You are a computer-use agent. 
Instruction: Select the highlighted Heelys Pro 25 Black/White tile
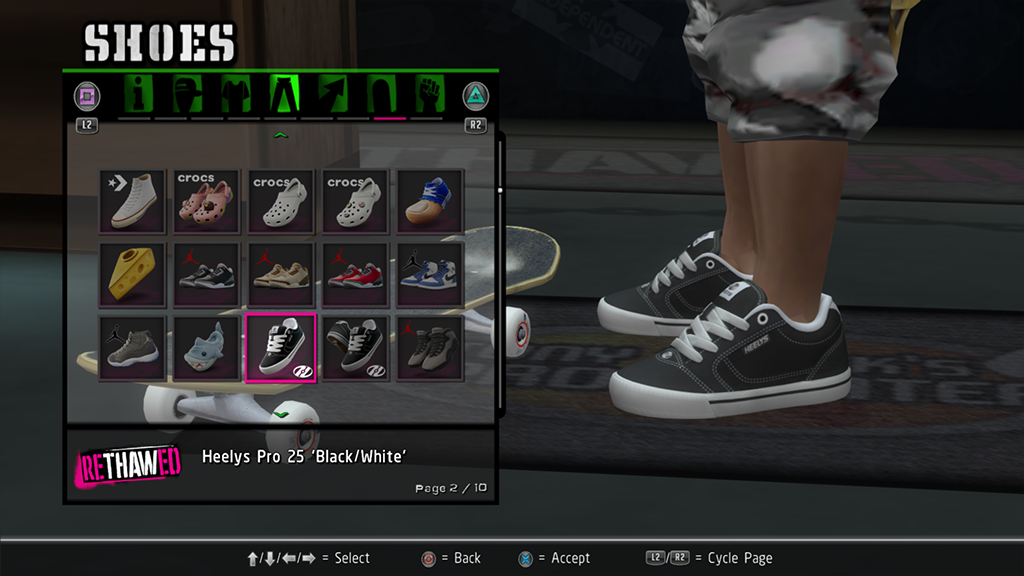click(x=281, y=347)
